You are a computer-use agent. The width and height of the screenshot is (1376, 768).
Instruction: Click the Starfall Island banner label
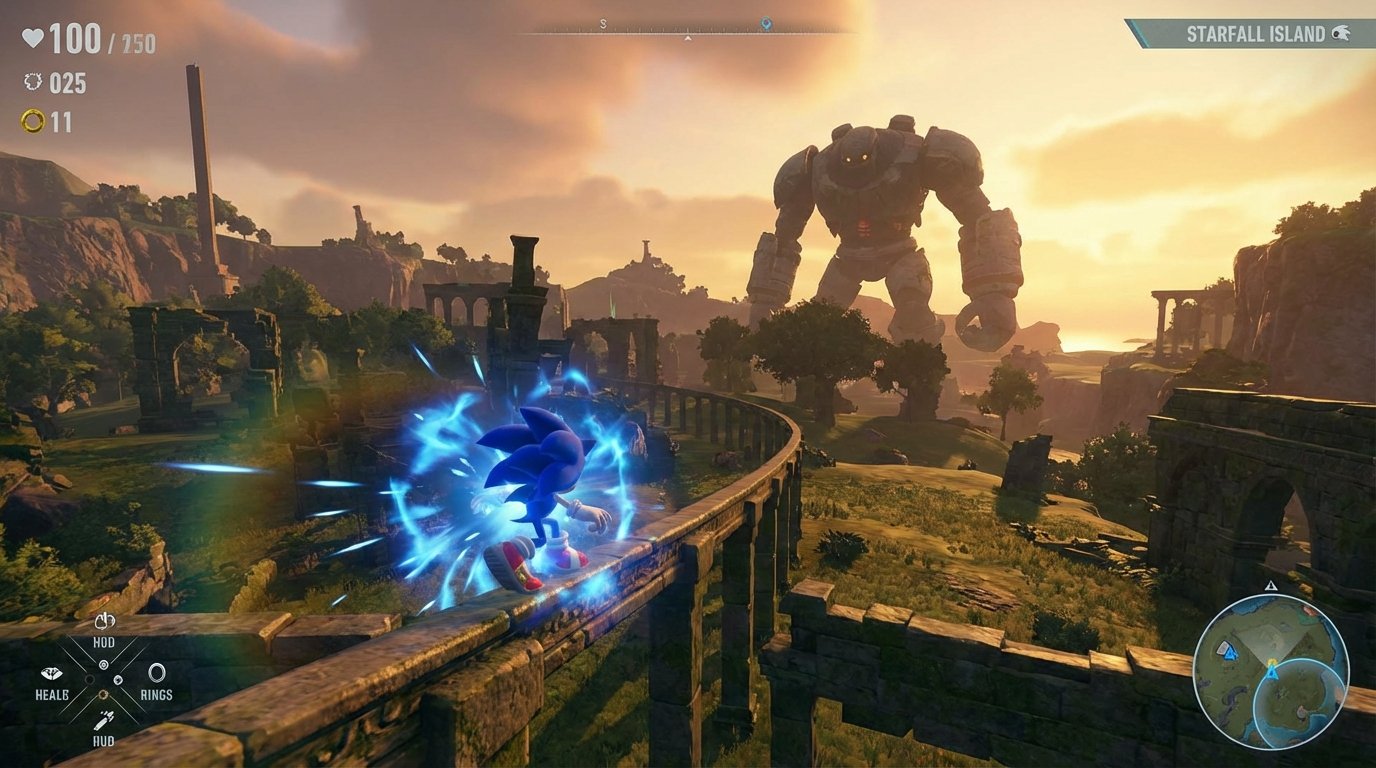1255,31
